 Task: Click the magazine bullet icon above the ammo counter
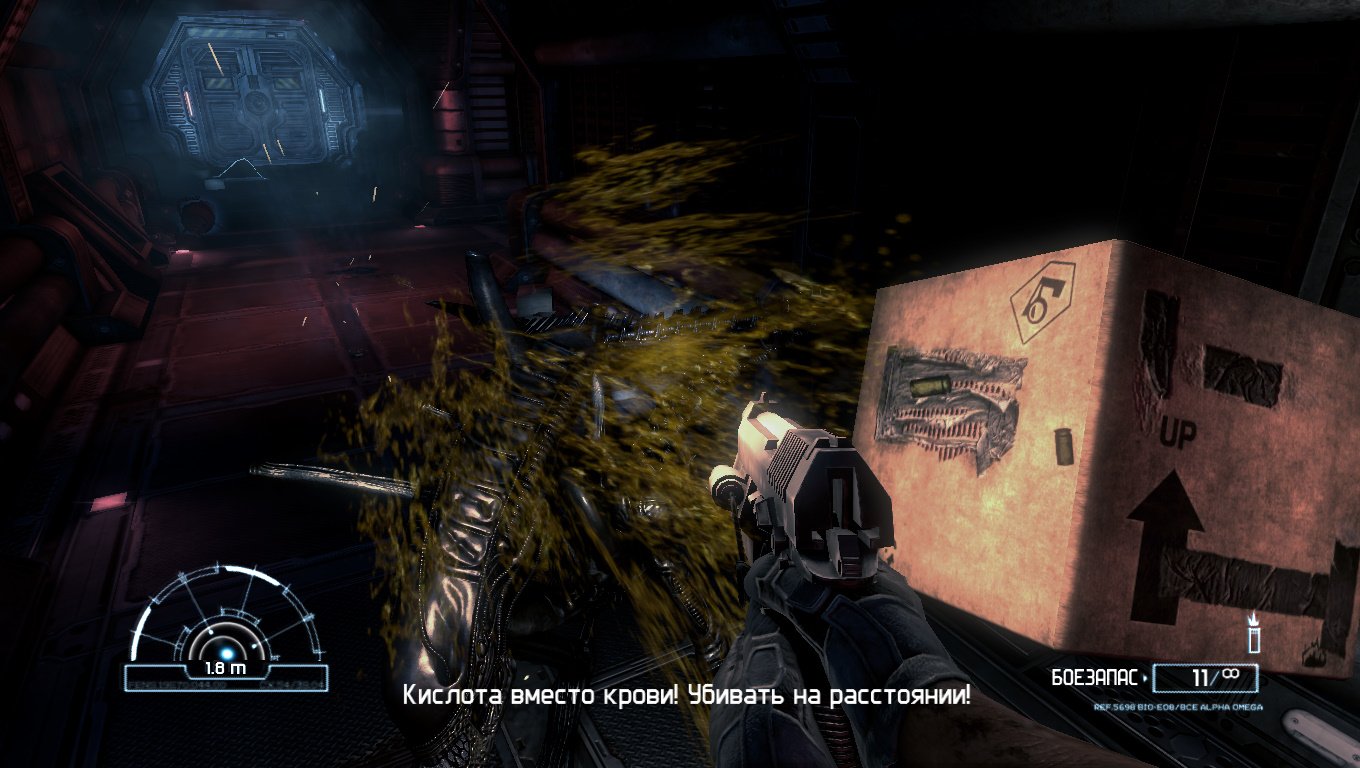pyautogui.click(x=1253, y=640)
